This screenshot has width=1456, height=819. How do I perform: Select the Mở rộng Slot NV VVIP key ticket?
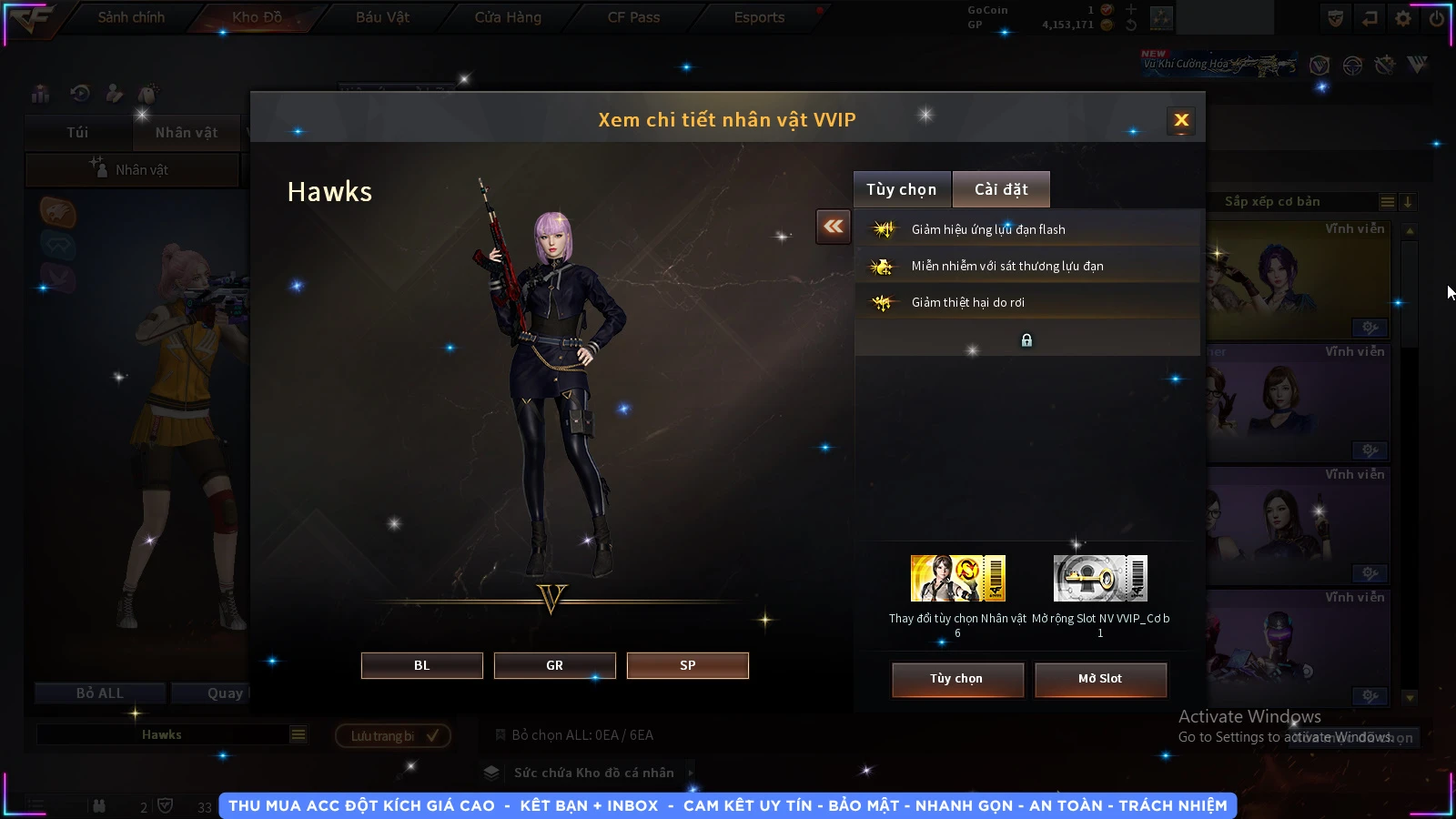(1100, 579)
